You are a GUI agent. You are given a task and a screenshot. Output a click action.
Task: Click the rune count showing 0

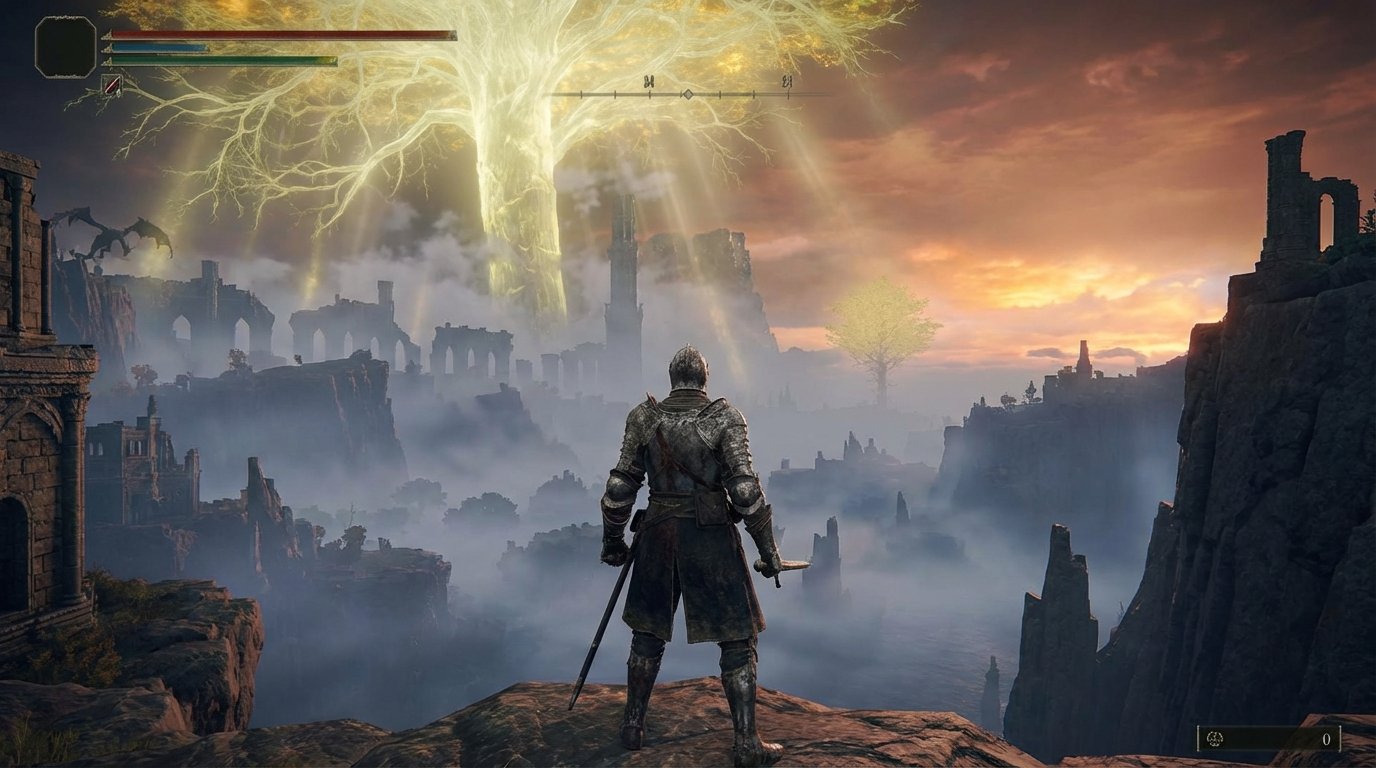pyautogui.click(x=1327, y=740)
